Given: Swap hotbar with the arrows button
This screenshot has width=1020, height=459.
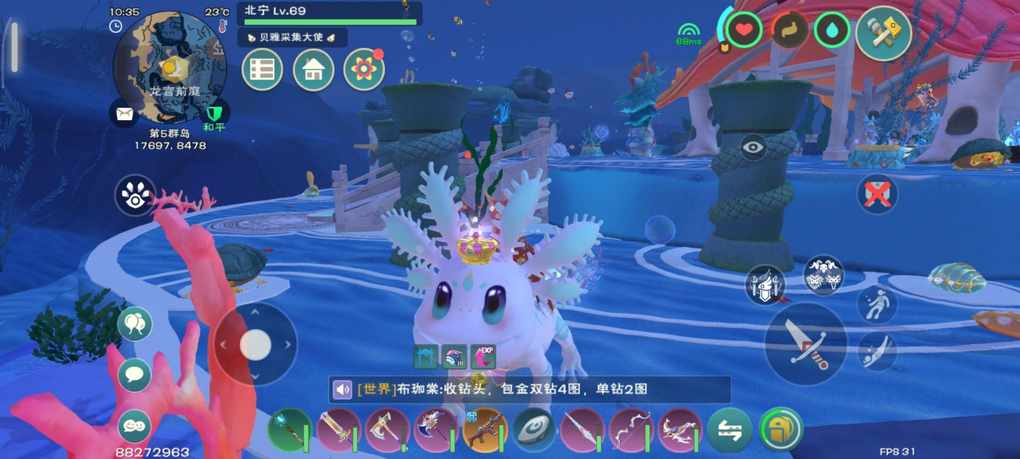Looking at the screenshot, I should tap(729, 430).
